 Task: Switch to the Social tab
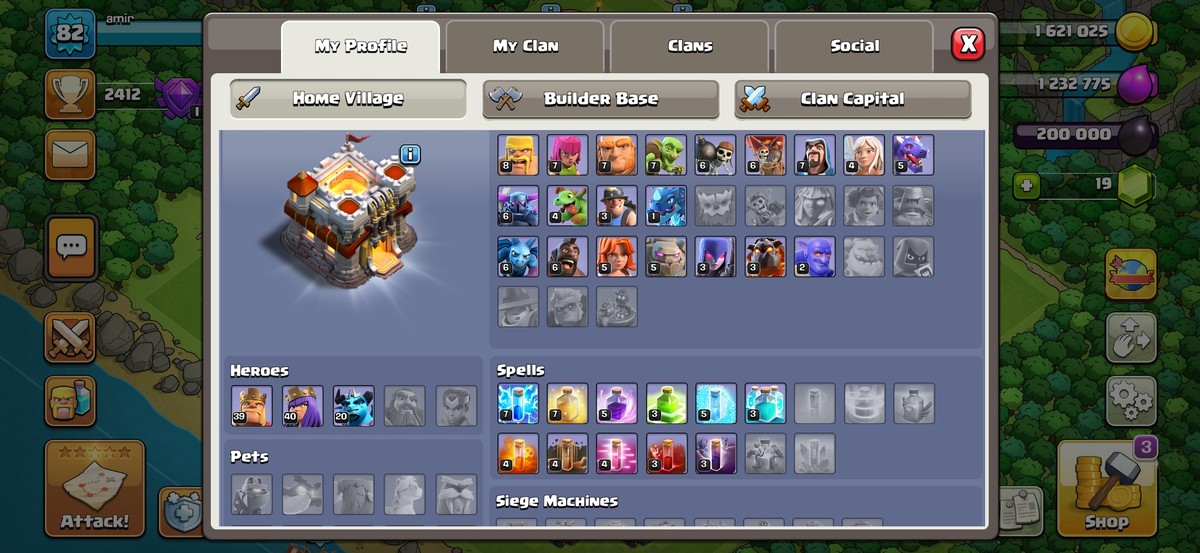[x=854, y=46]
